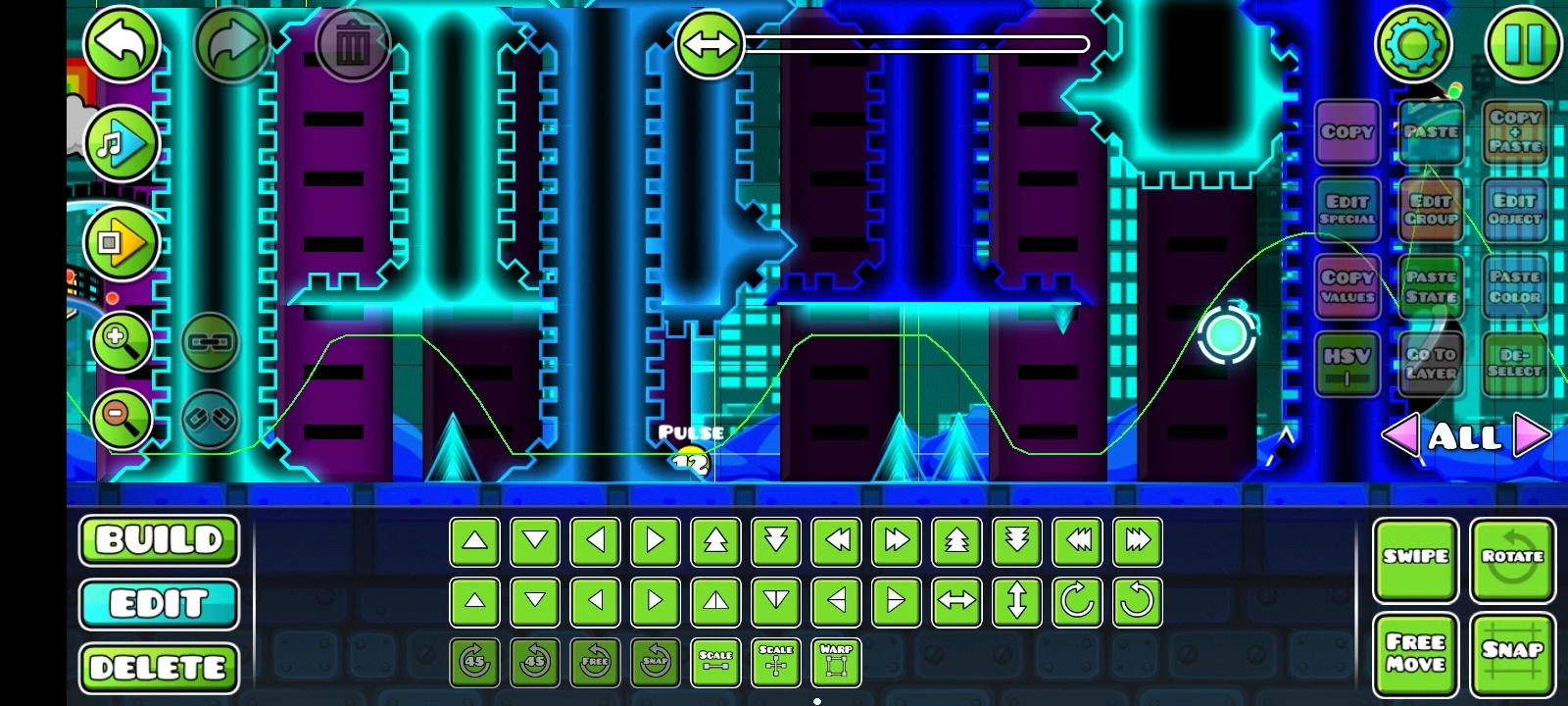Viewport: 1568px width, 706px height.
Task: Click the Paste Color button
Action: (1515, 285)
